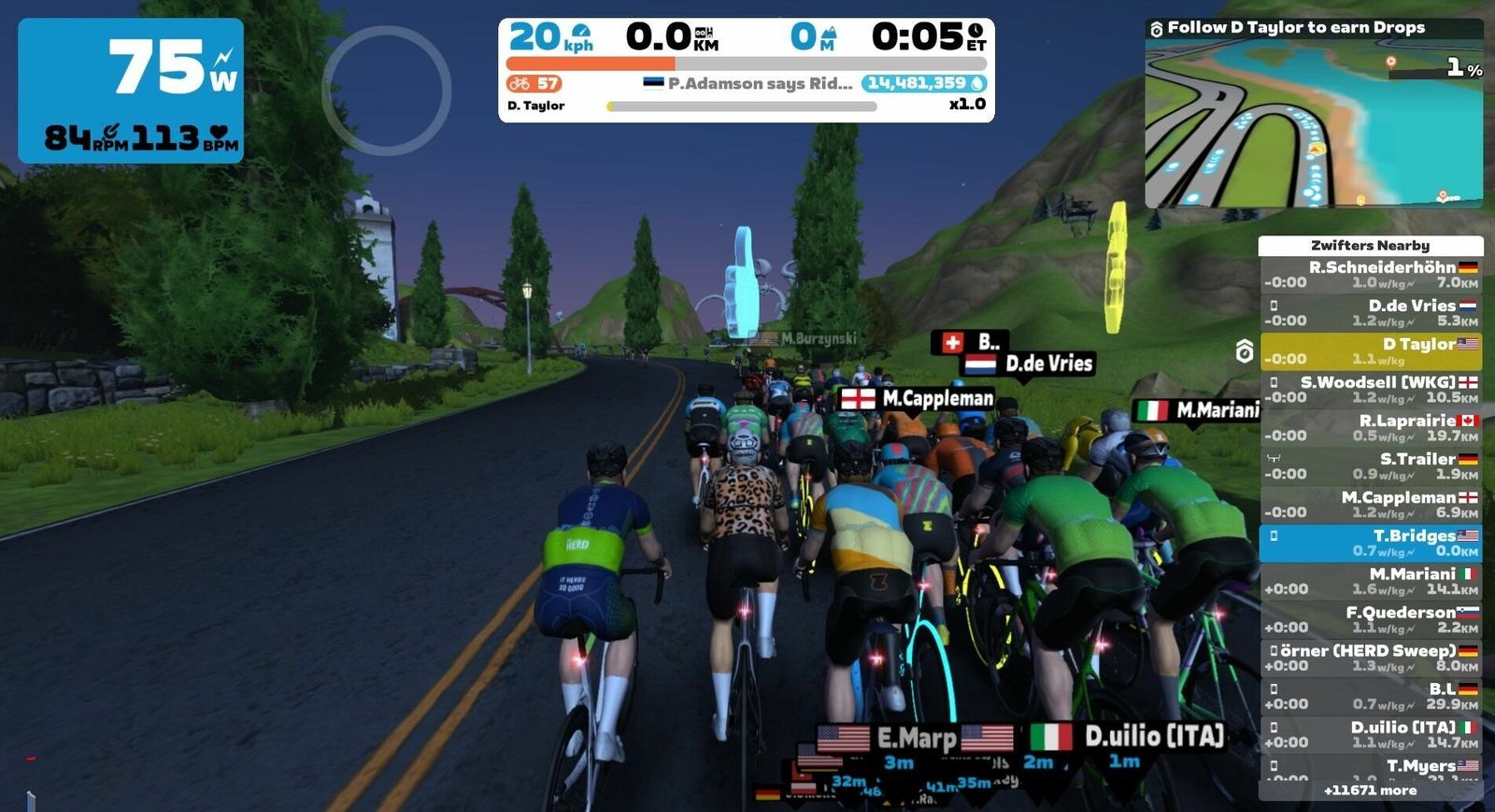Expand the '+11671 more' riders entry

[x=1371, y=791]
